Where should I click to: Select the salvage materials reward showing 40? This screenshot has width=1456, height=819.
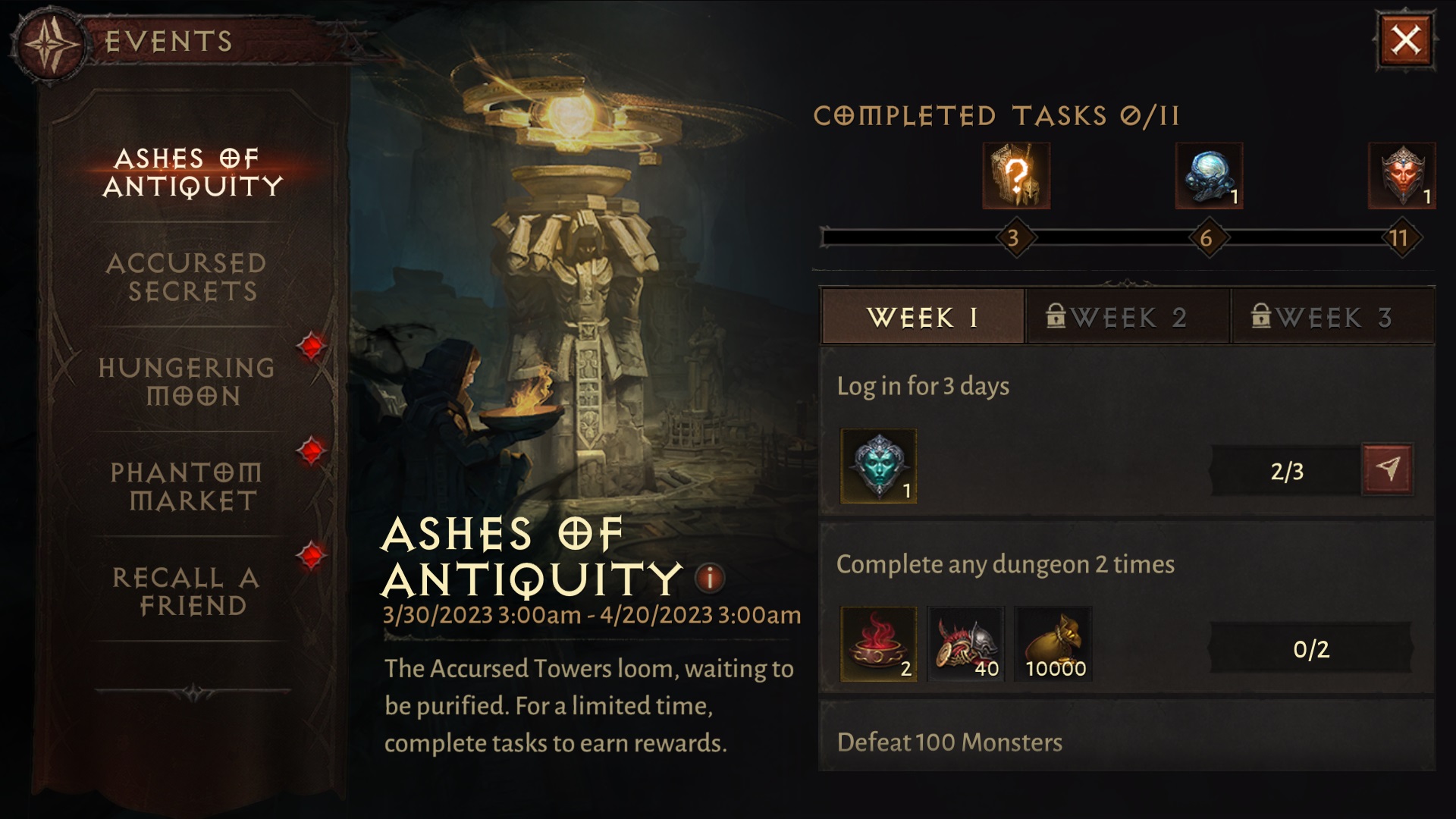[x=966, y=643]
